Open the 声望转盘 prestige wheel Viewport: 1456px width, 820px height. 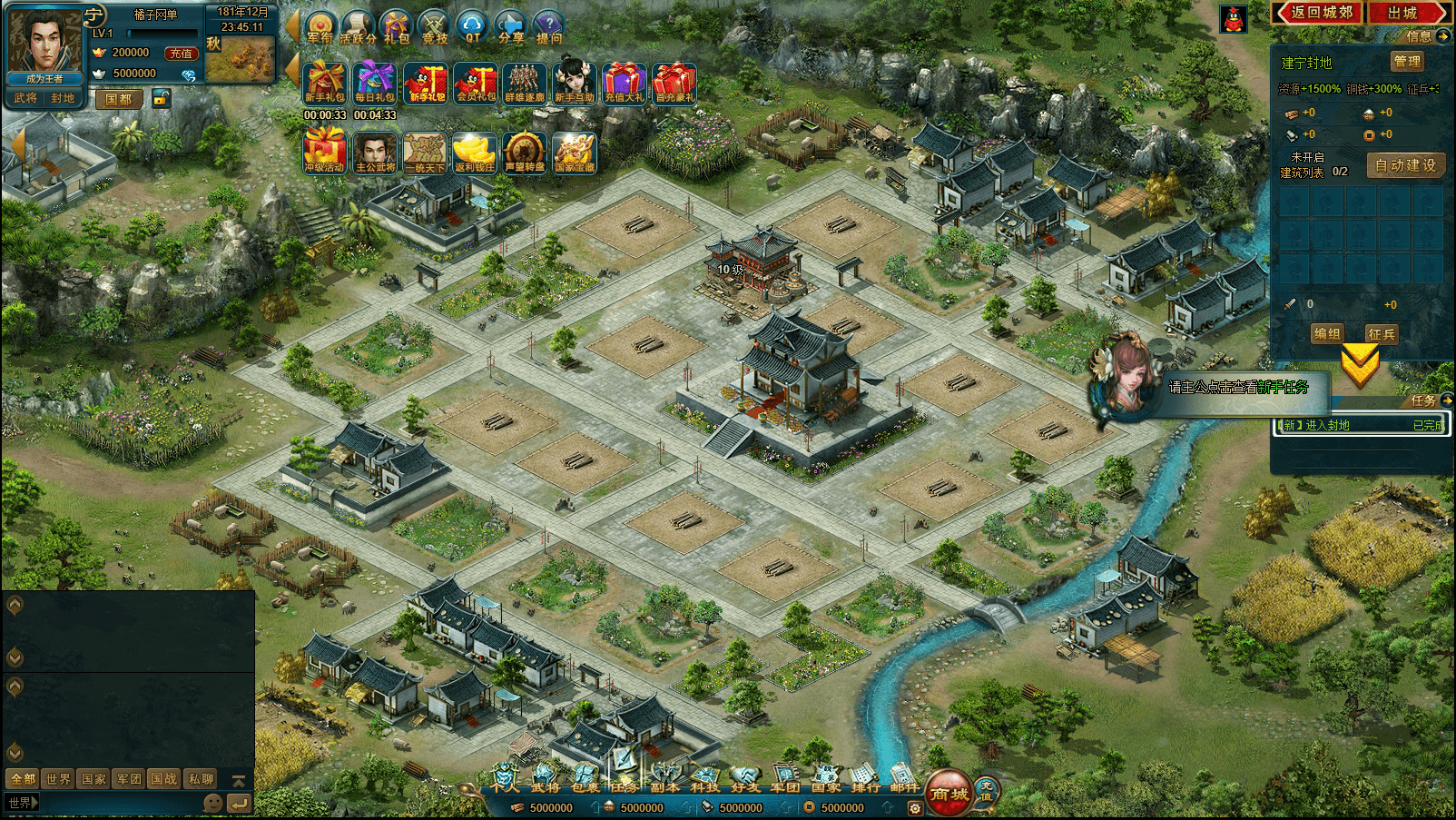525,152
